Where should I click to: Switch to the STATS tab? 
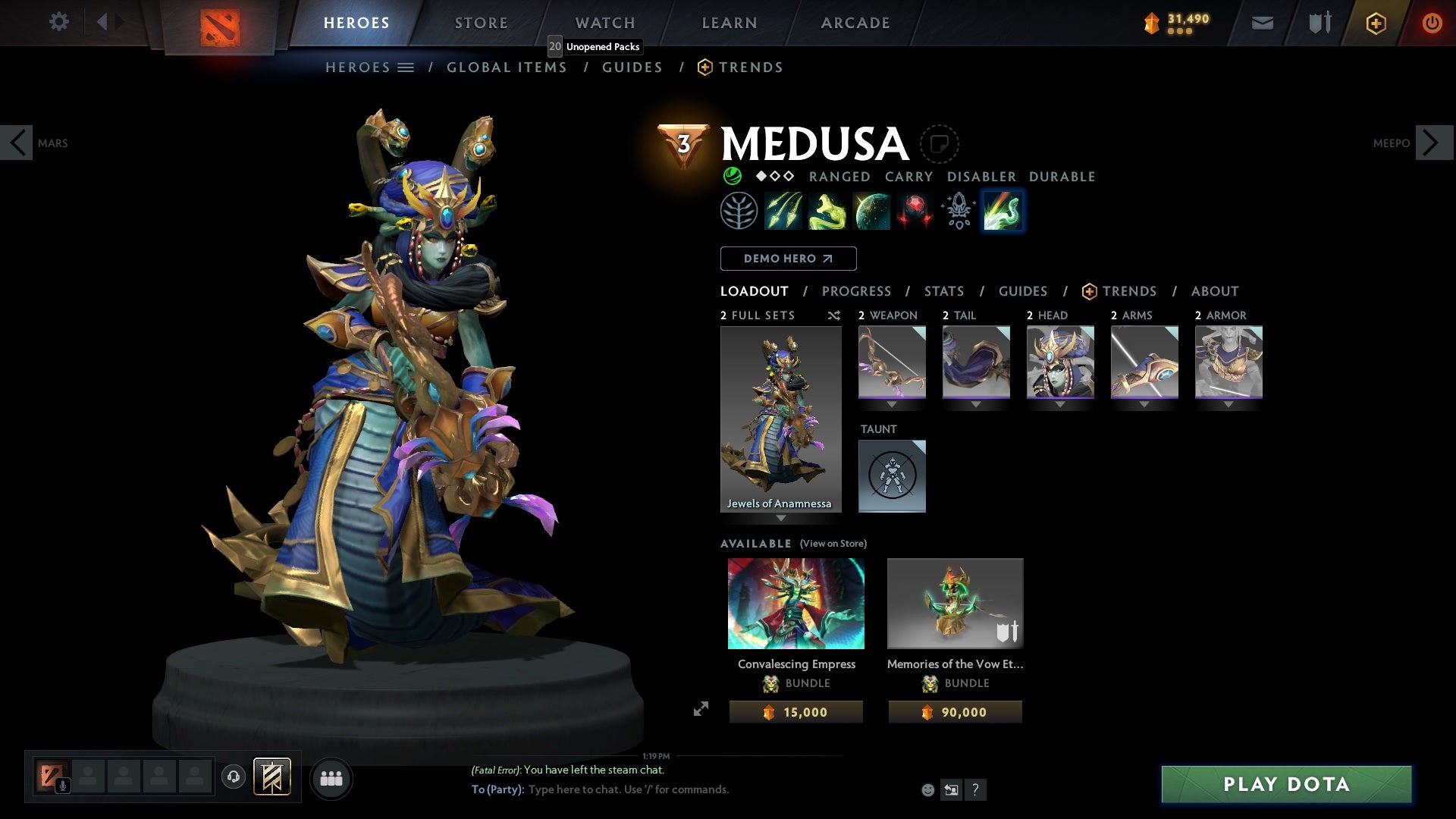(943, 291)
